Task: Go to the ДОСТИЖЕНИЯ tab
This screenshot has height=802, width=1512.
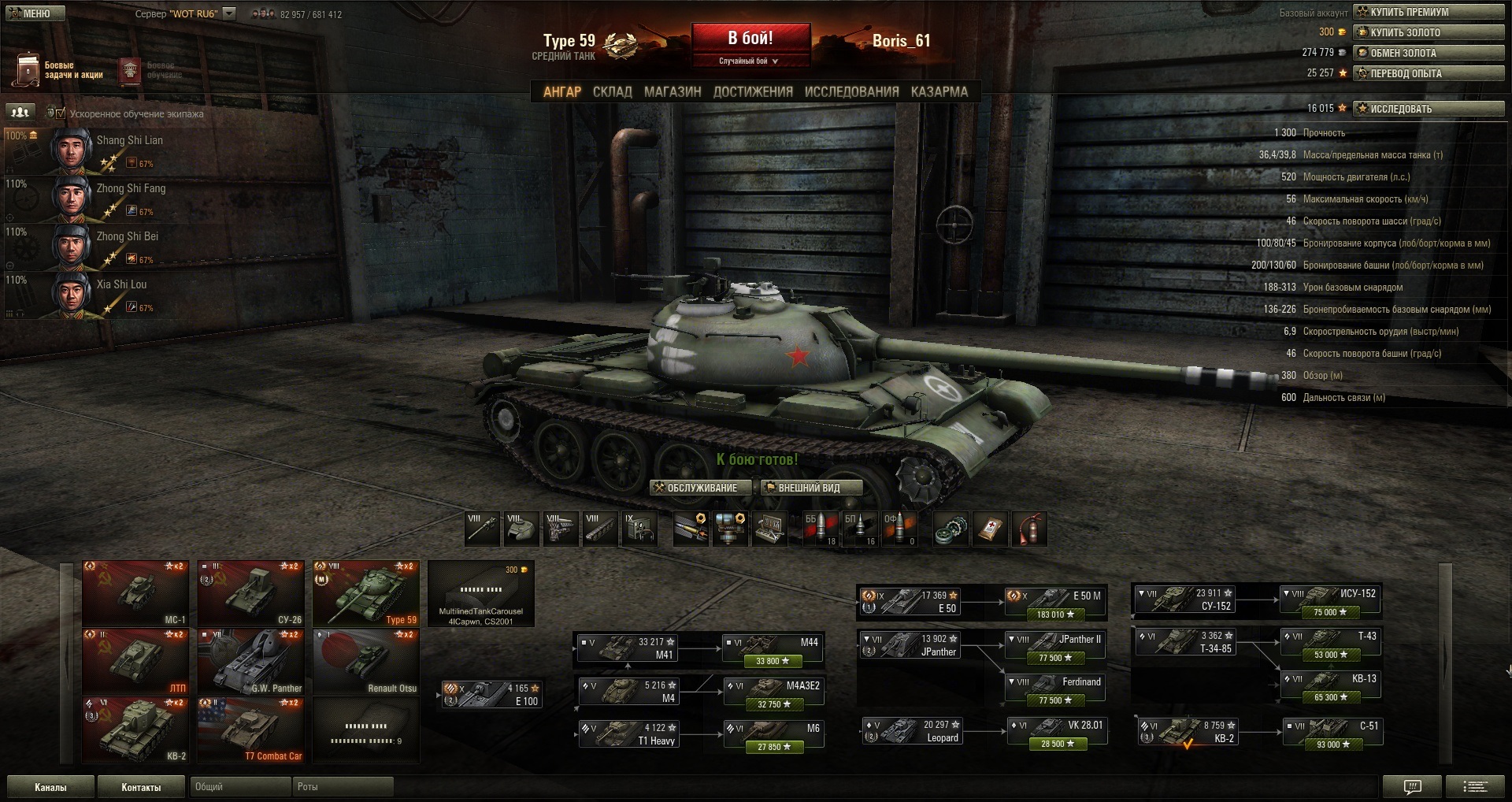Action: (x=753, y=92)
